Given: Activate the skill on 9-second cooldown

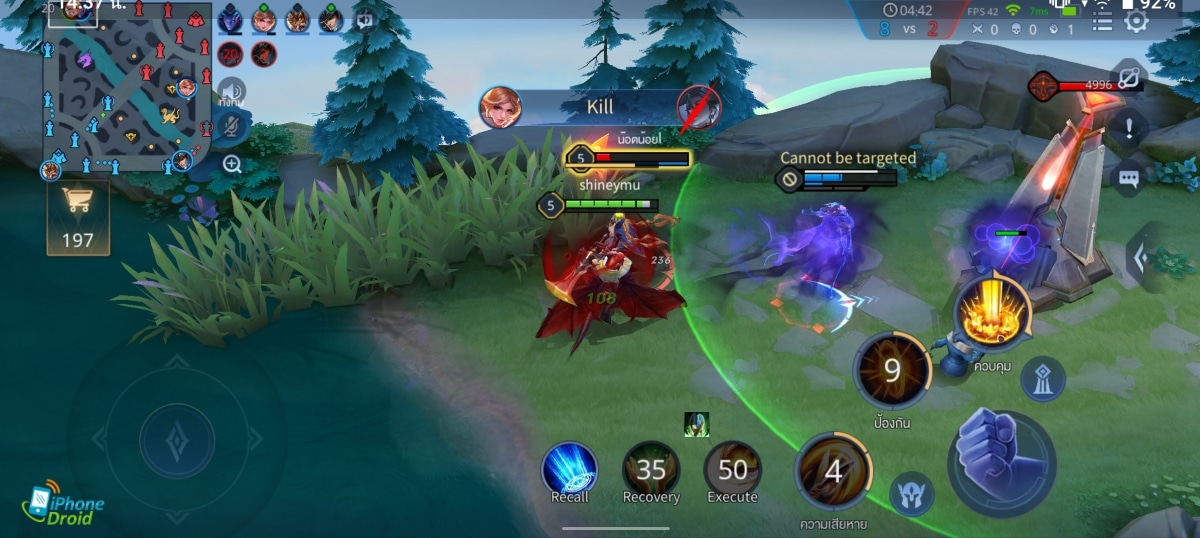Looking at the screenshot, I should (x=892, y=370).
